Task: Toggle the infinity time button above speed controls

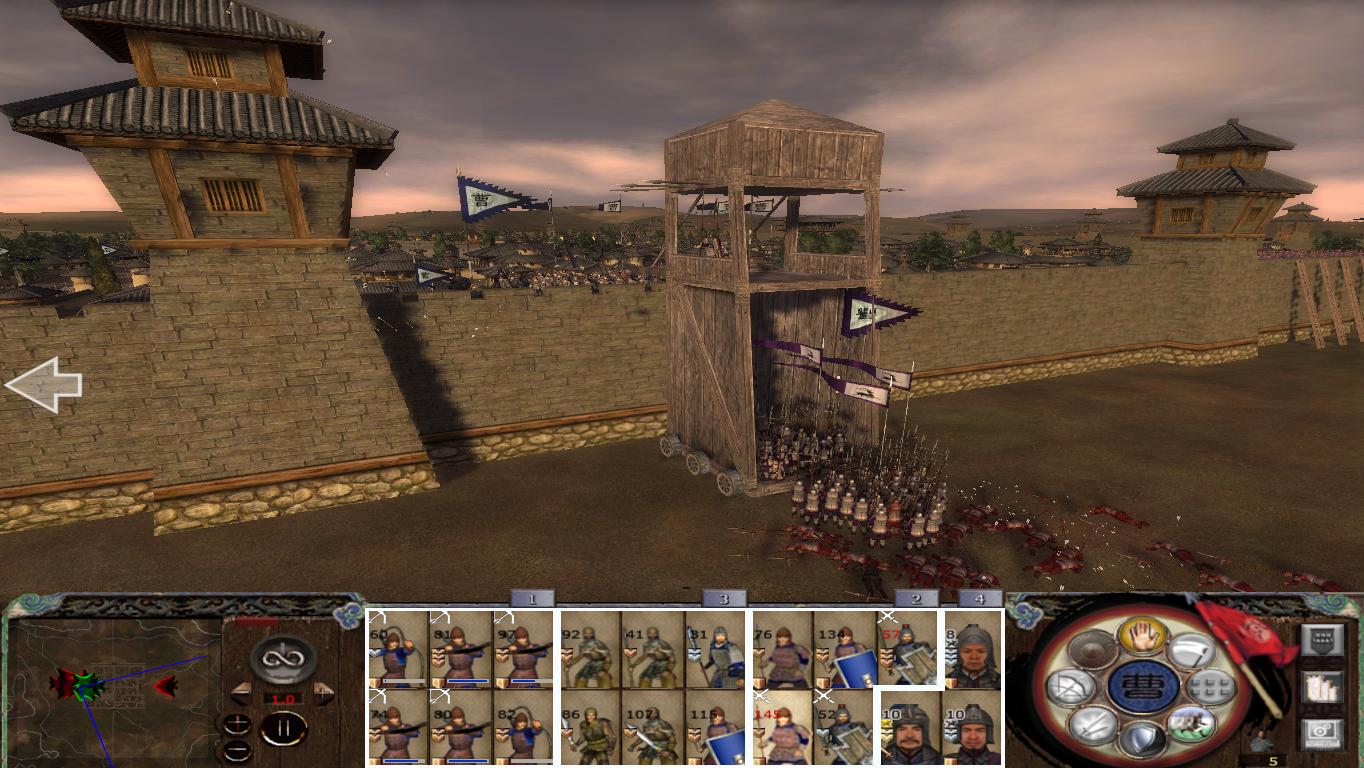Action: coord(281,659)
